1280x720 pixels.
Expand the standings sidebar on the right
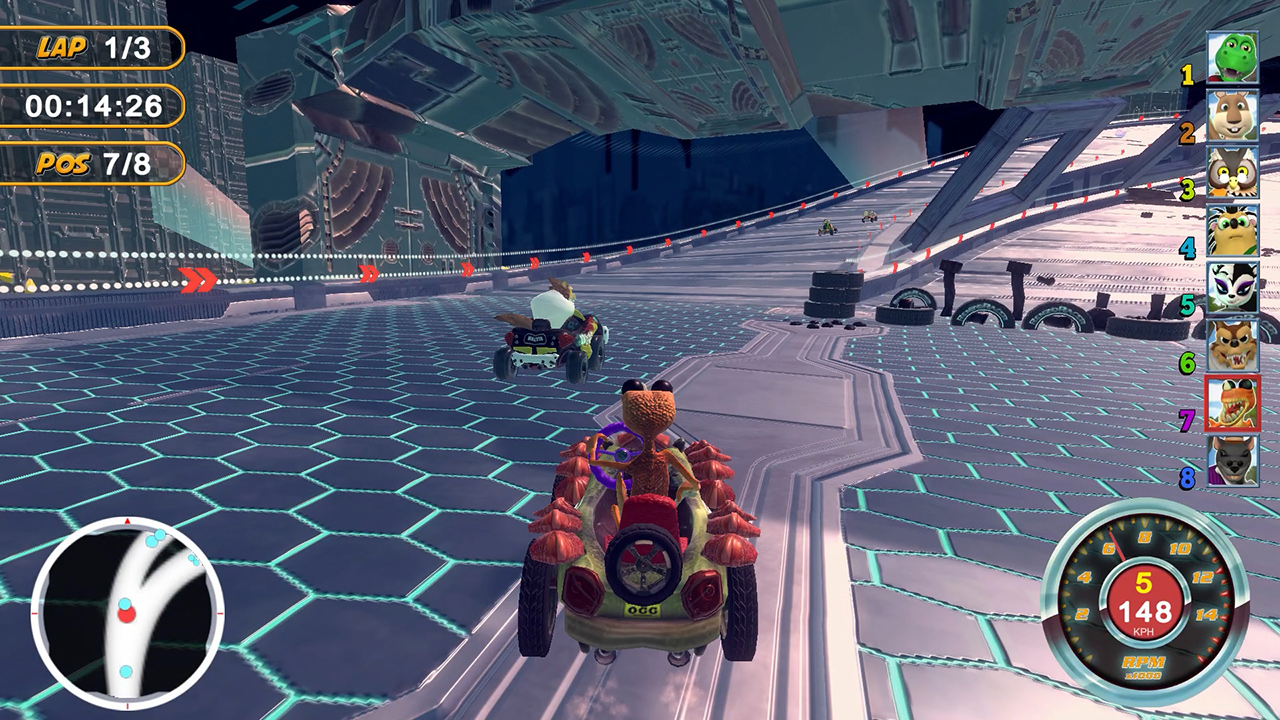click(x=1222, y=260)
